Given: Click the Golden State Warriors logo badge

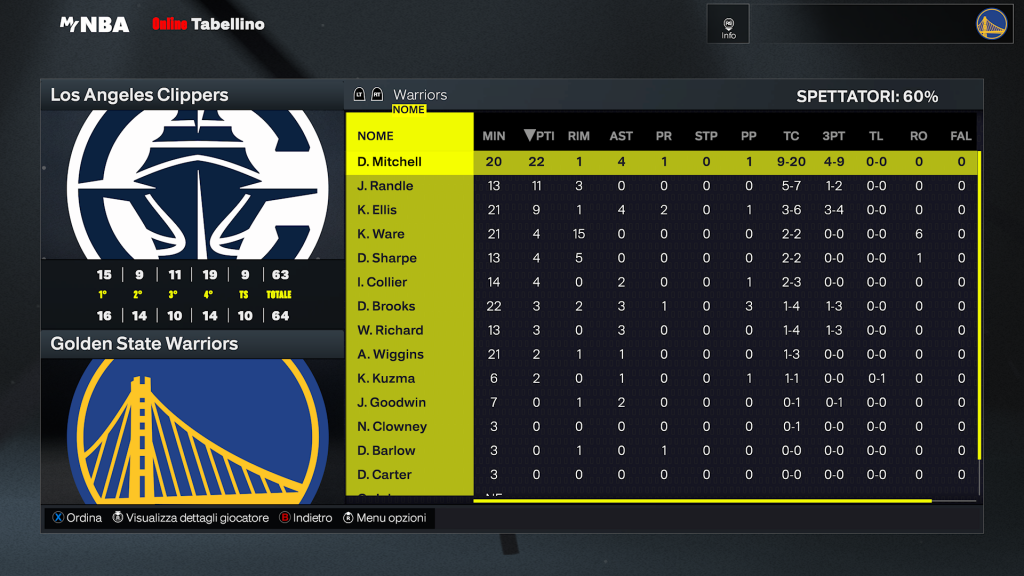Looking at the screenshot, I should tap(991, 24).
